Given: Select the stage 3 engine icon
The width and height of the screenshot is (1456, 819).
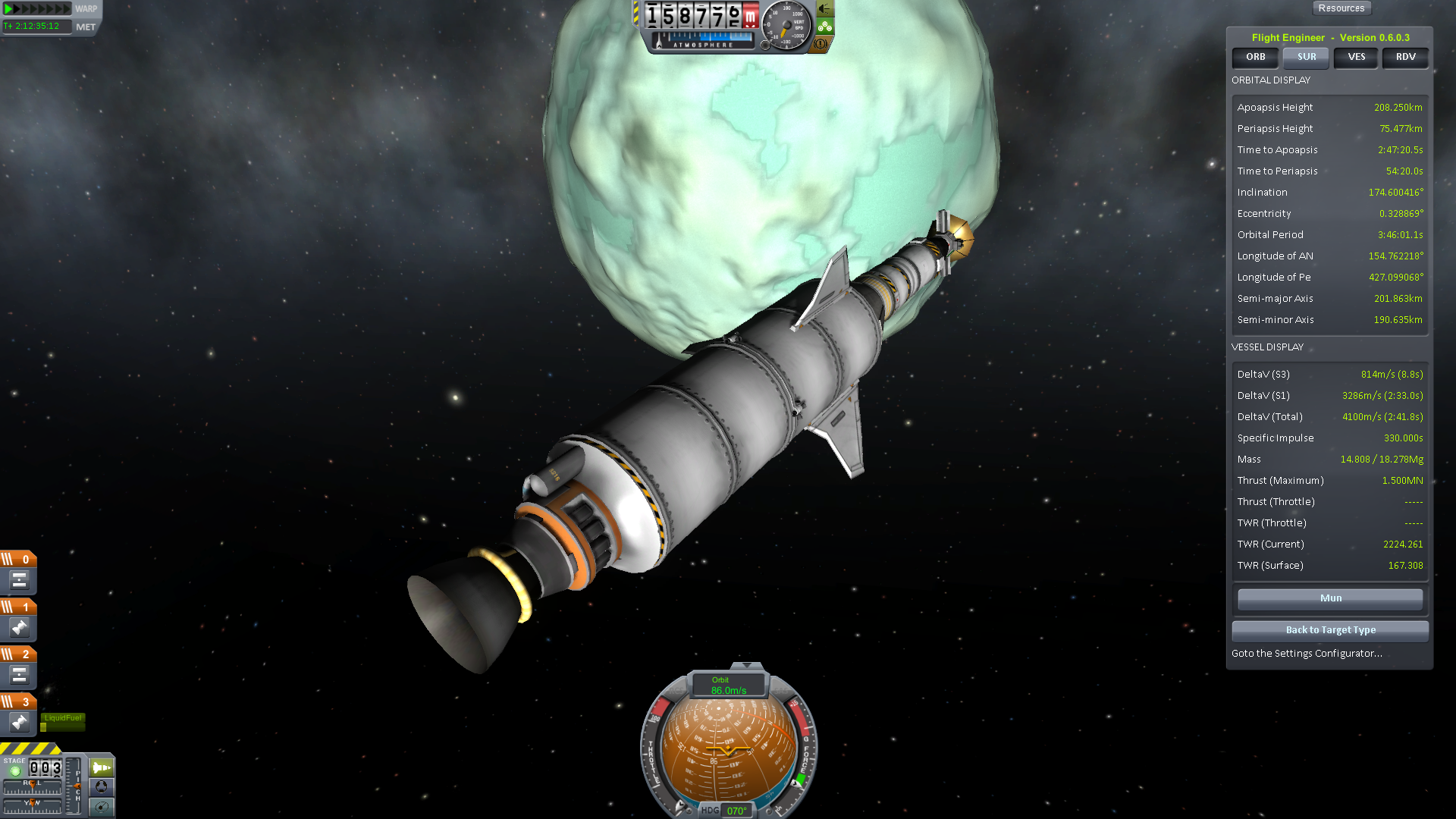Looking at the screenshot, I should click(x=19, y=723).
